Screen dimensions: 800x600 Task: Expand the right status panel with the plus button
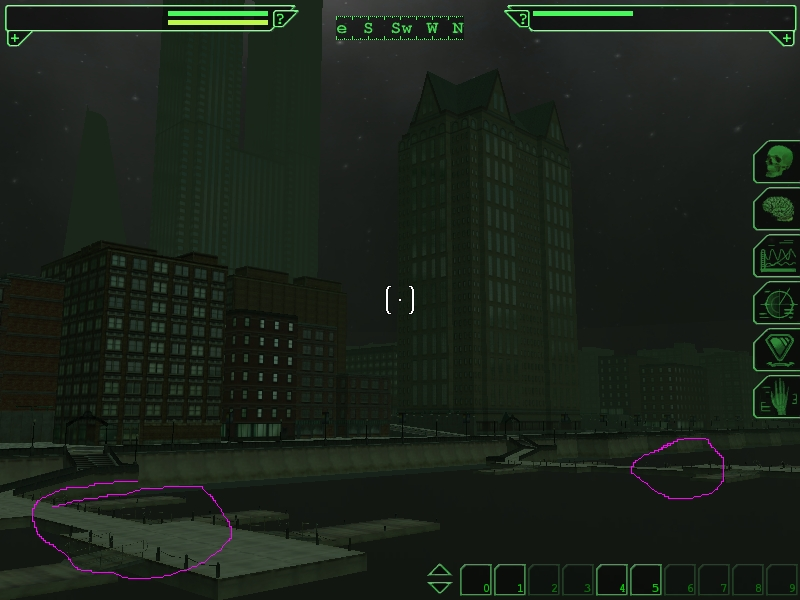click(x=785, y=38)
